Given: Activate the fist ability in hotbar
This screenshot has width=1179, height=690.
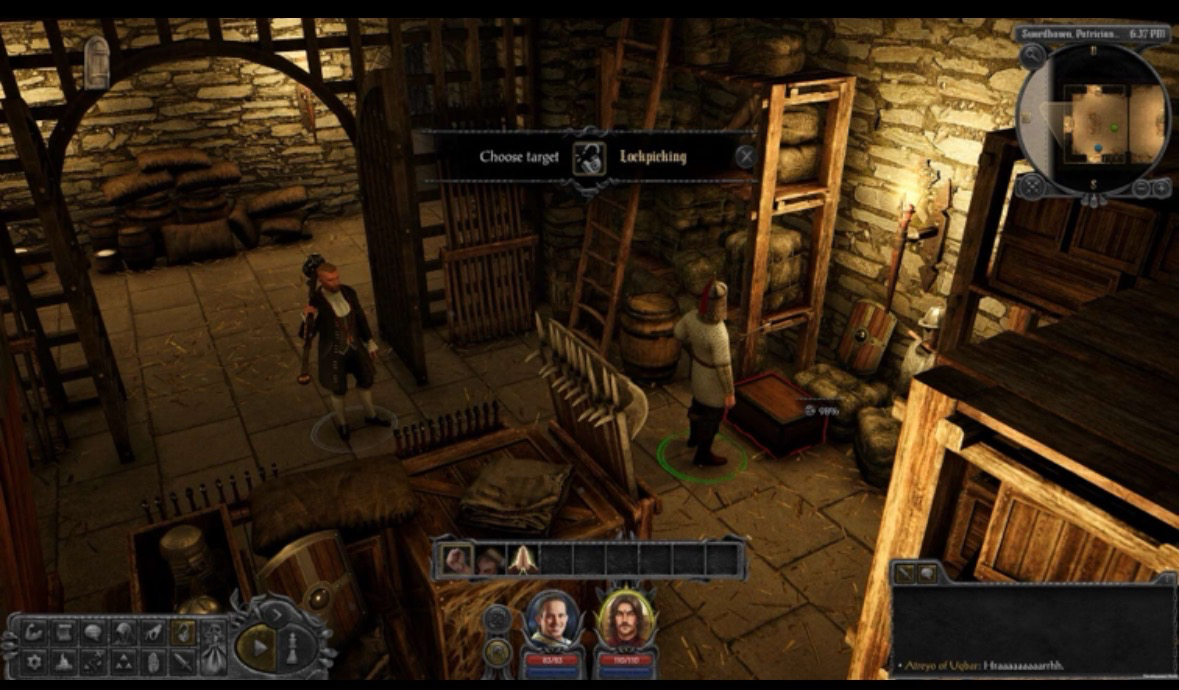Looking at the screenshot, I should (x=459, y=559).
